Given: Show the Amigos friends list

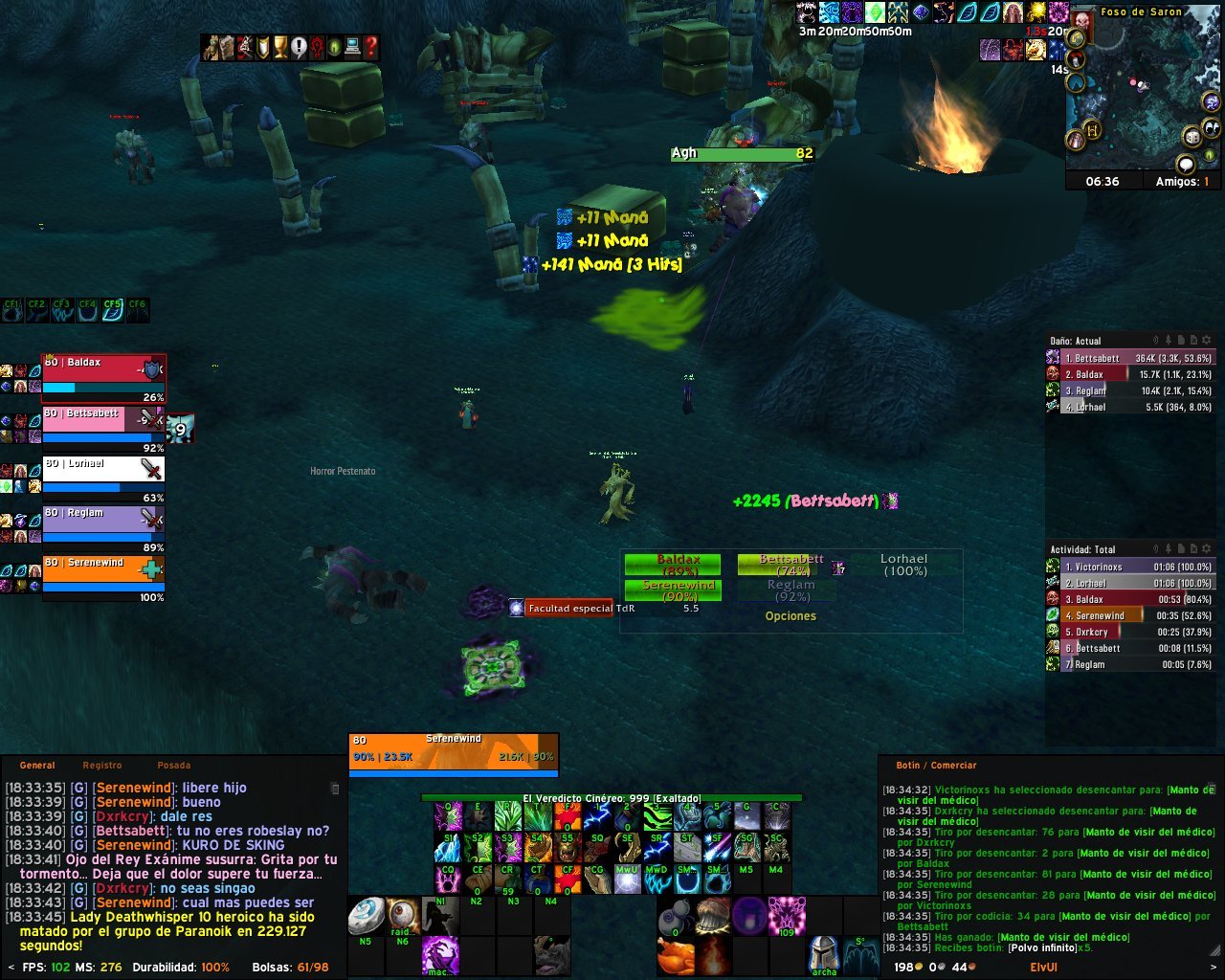Looking at the screenshot, I should (1182, 182).
